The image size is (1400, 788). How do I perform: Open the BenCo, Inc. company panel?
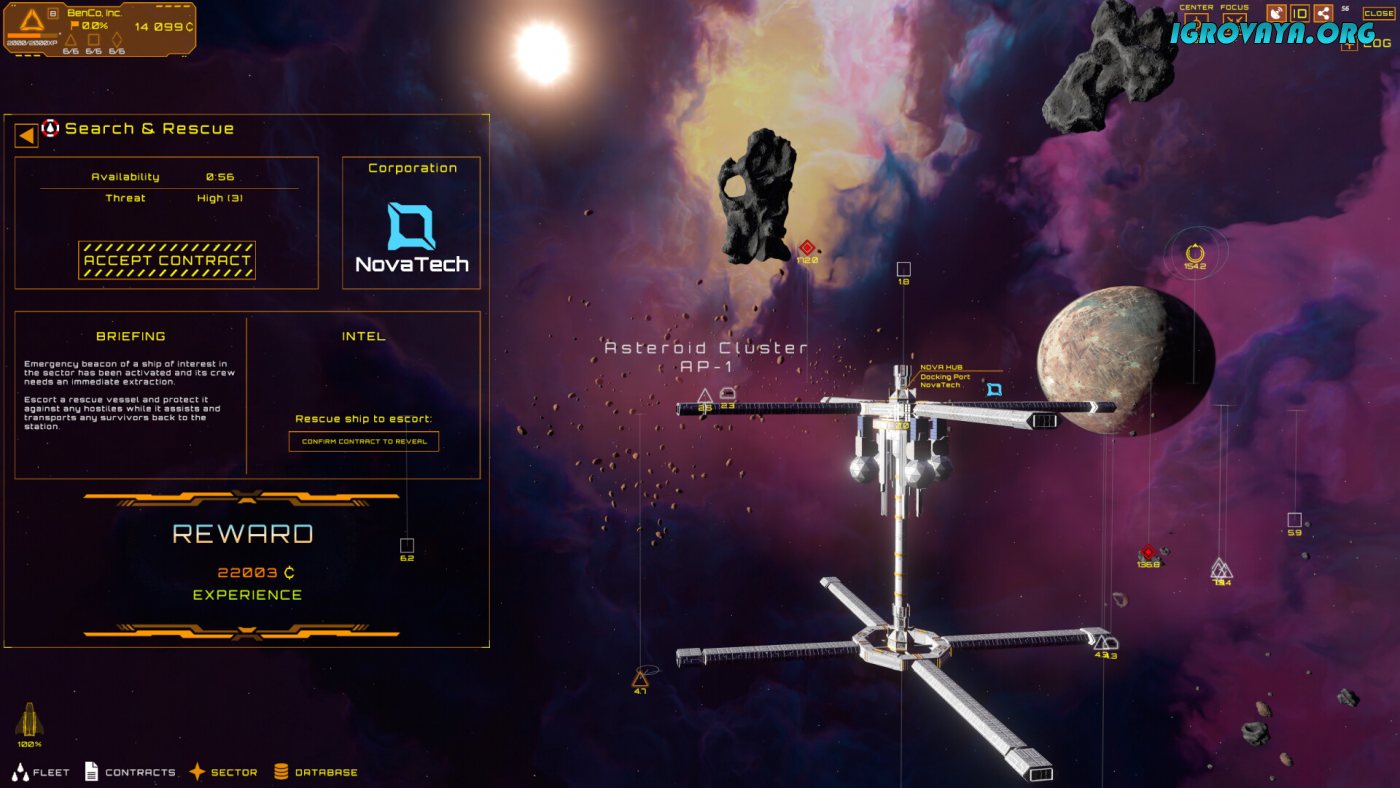pos(98,27)
